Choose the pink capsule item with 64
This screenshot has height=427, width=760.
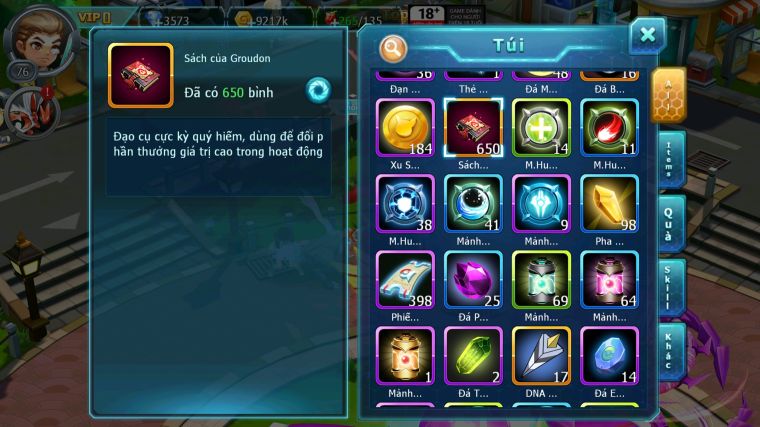tap(609, 280)
